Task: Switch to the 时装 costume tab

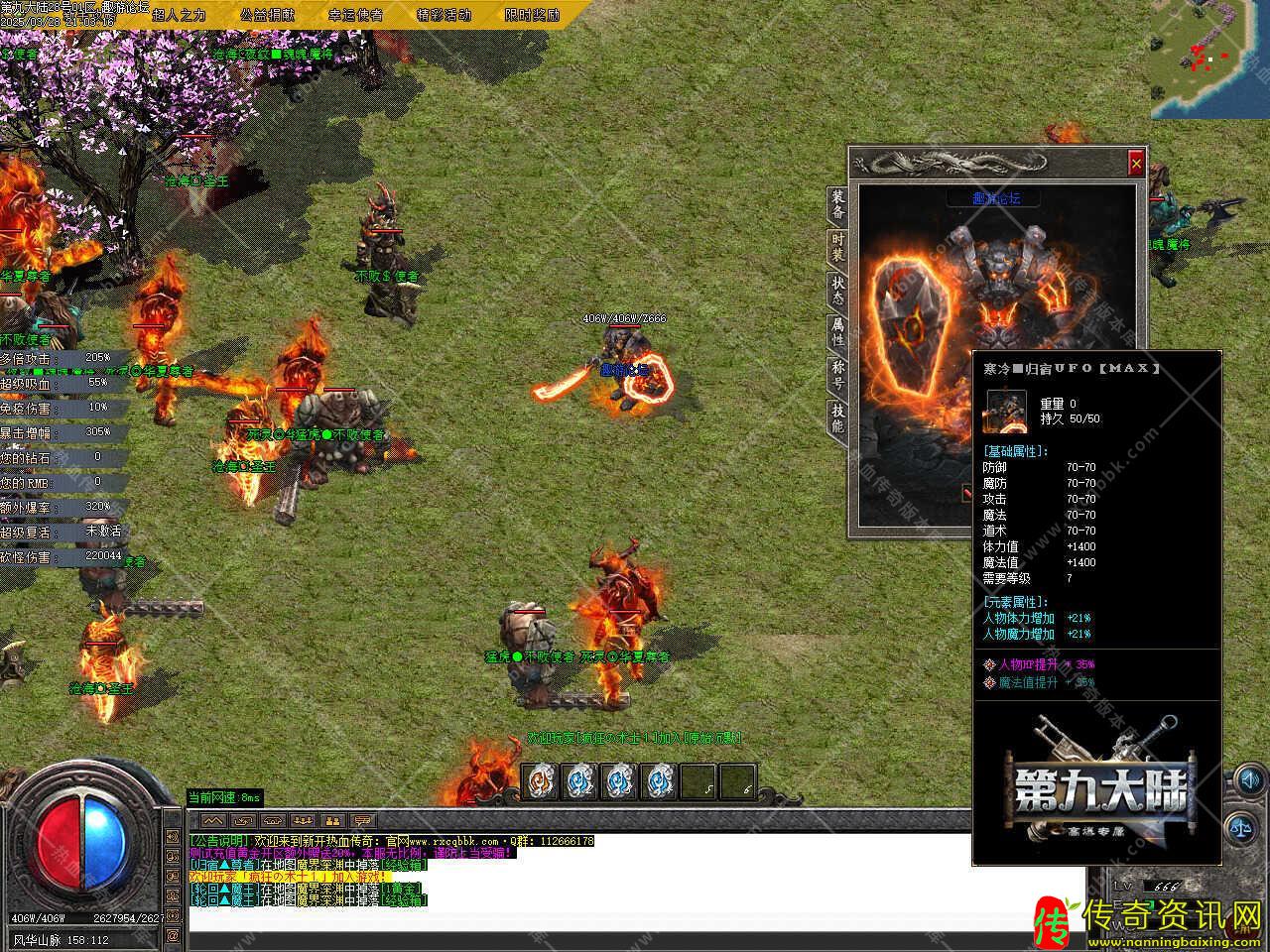Action: pyautogui.click(x=838, y=247)
